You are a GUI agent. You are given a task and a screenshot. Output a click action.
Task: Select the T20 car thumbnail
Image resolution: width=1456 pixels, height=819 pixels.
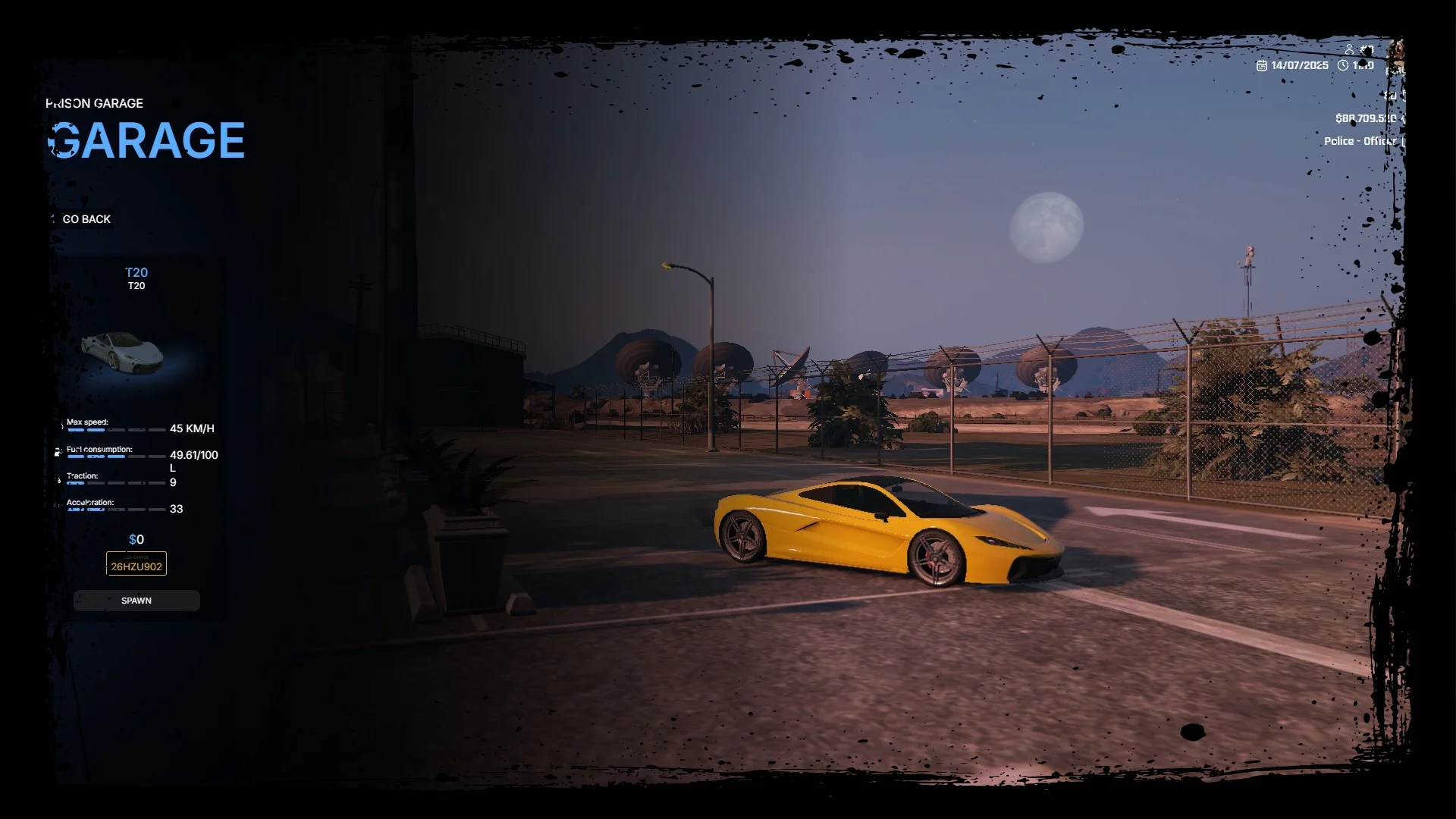click(123, 352)
